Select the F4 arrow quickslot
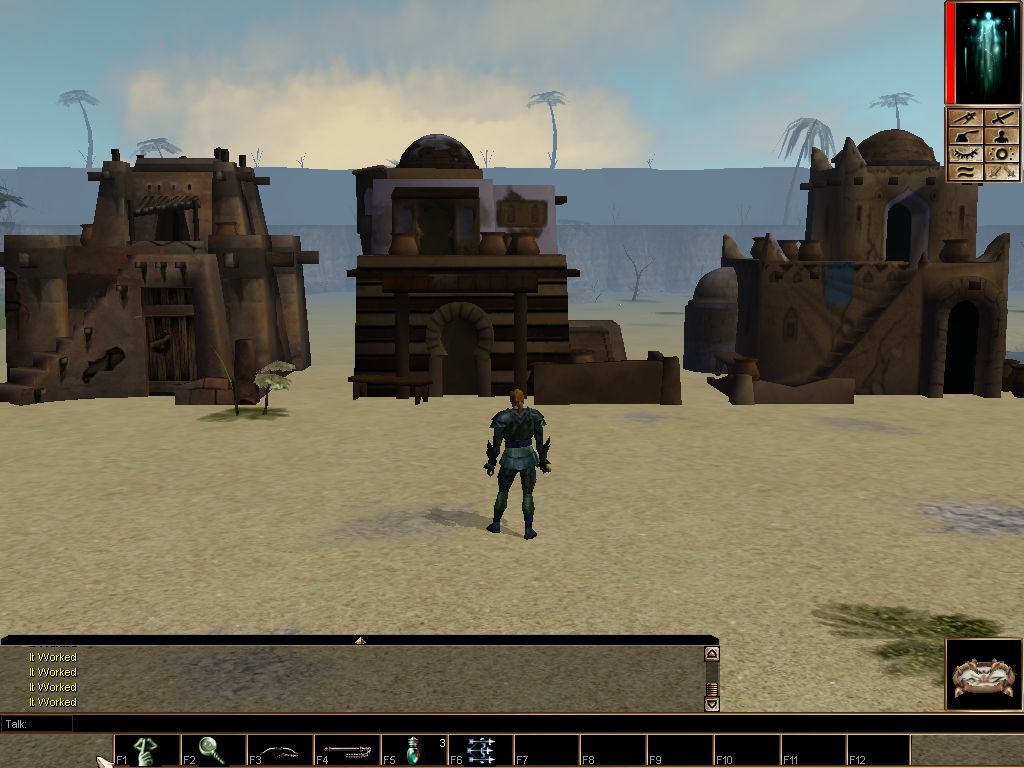 (x=346, y=750)
